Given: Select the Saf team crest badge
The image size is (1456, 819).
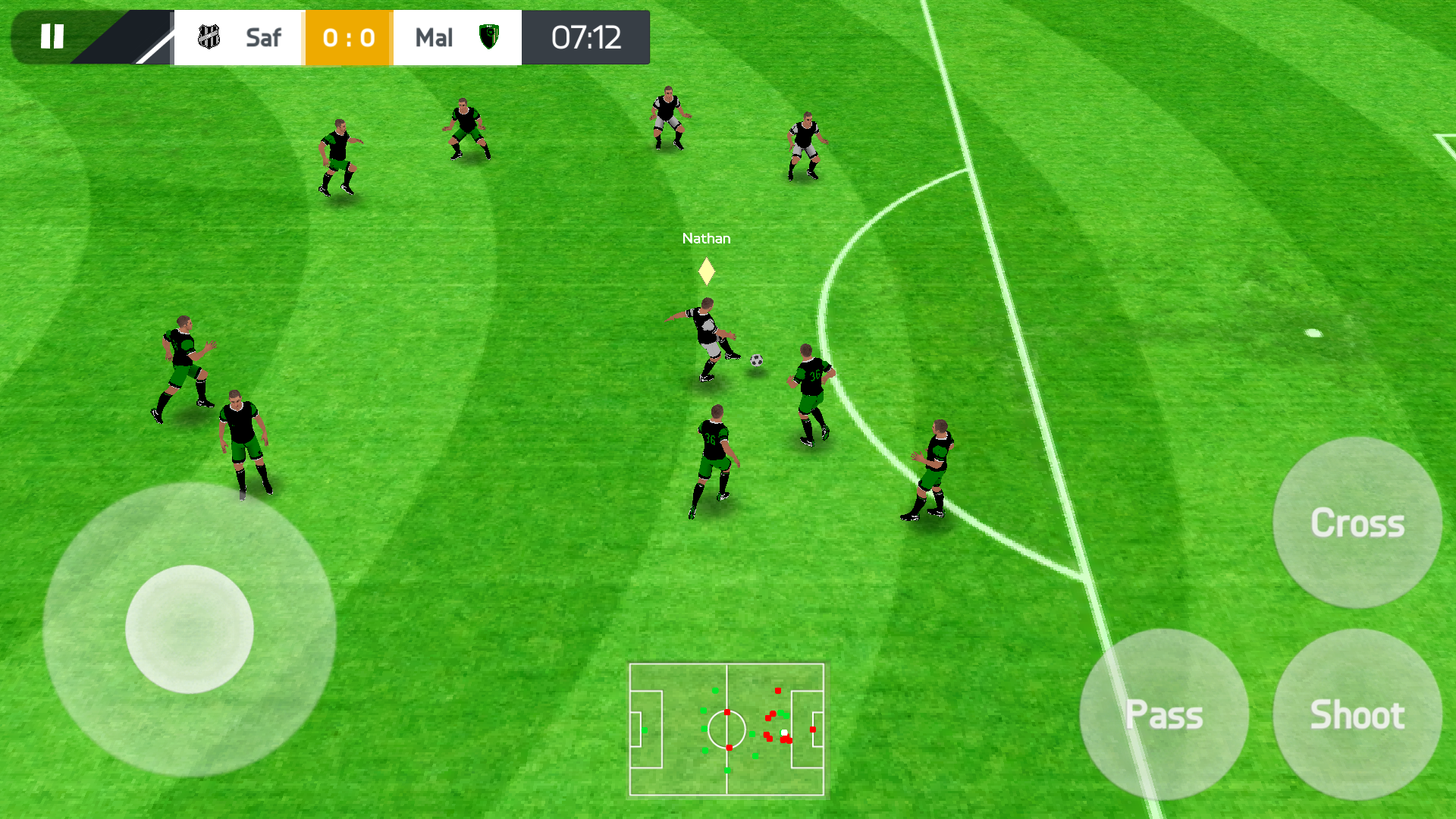Looking at the screenshot, I should (x=208, y=36).
